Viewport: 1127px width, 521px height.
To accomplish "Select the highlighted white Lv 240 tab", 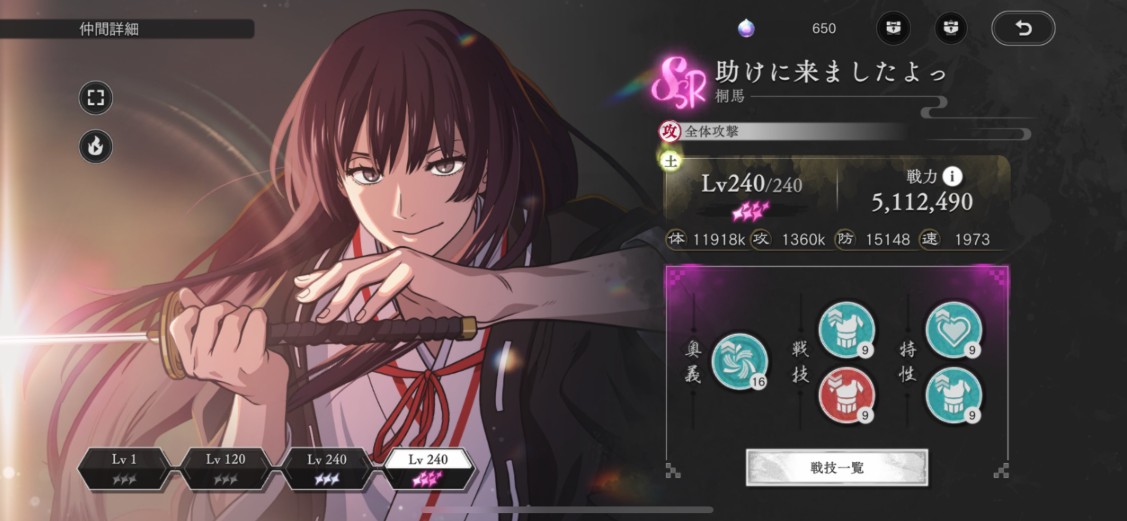I will tap(428, 467).
